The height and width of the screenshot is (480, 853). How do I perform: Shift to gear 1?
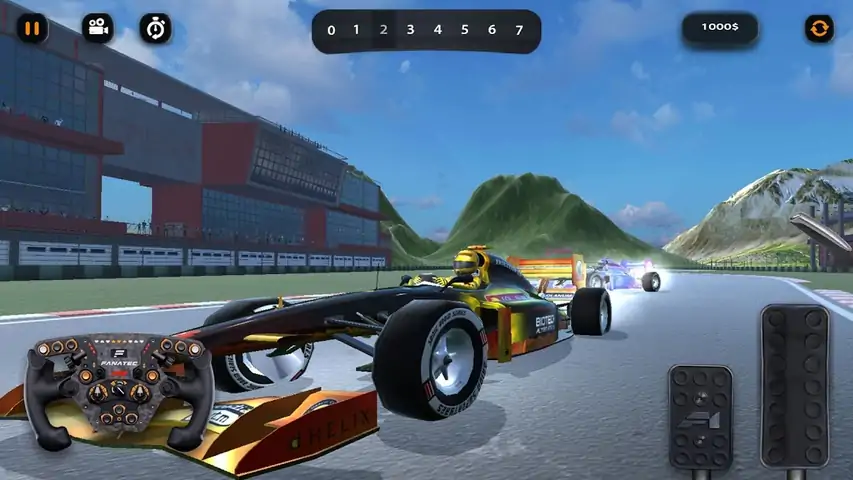point(356,30)
